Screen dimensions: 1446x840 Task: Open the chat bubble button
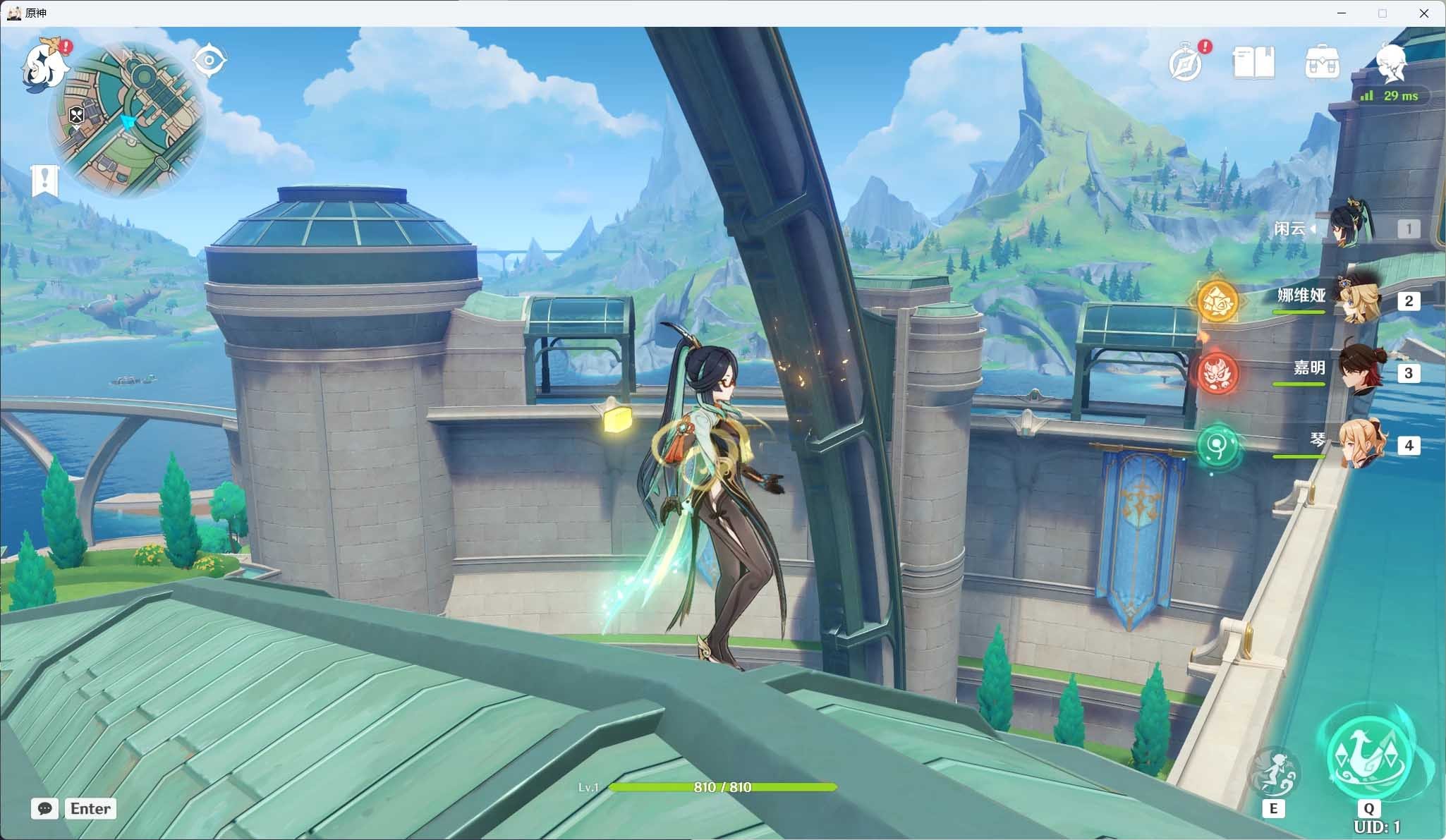44,808
